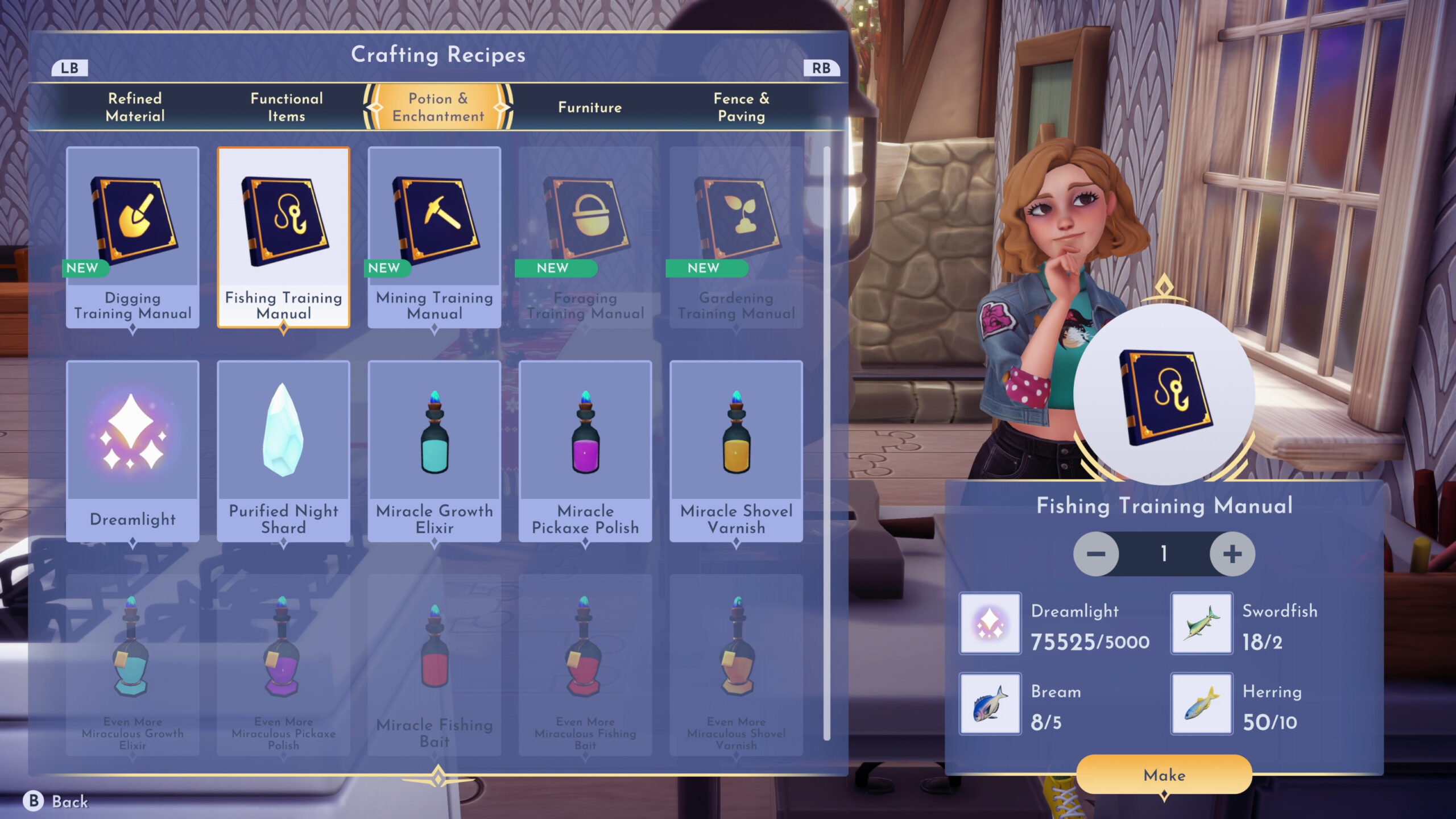Choose the Miracle Growth Elixir potion
Screen dimensions: 1456x819
click(435, 450)
